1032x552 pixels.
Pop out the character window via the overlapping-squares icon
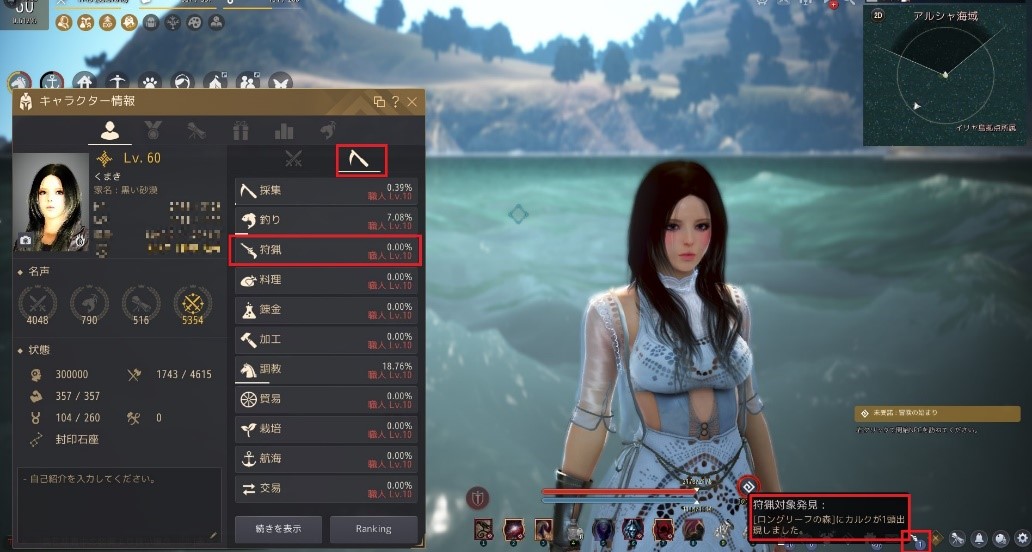pyautogui.click(x=379, y=102)
